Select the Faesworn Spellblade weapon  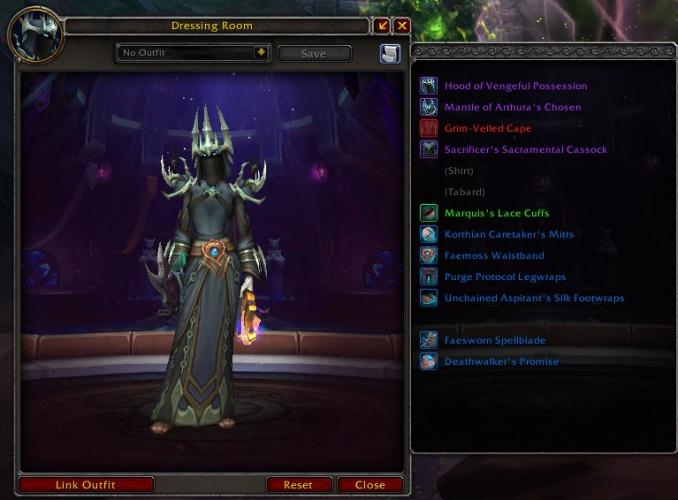click(494, 340)
